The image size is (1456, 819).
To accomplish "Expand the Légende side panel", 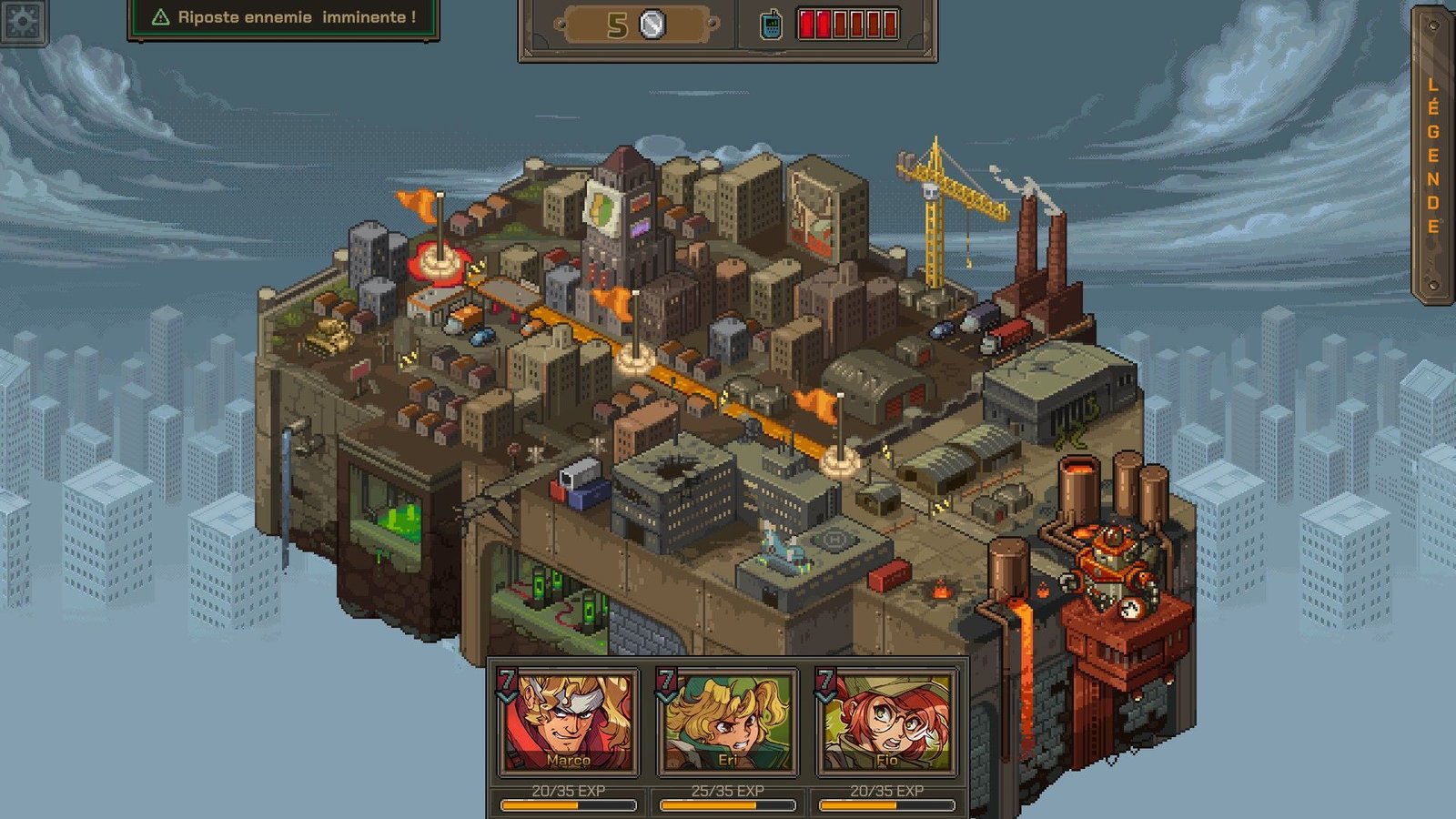I will pos(1432,155).
